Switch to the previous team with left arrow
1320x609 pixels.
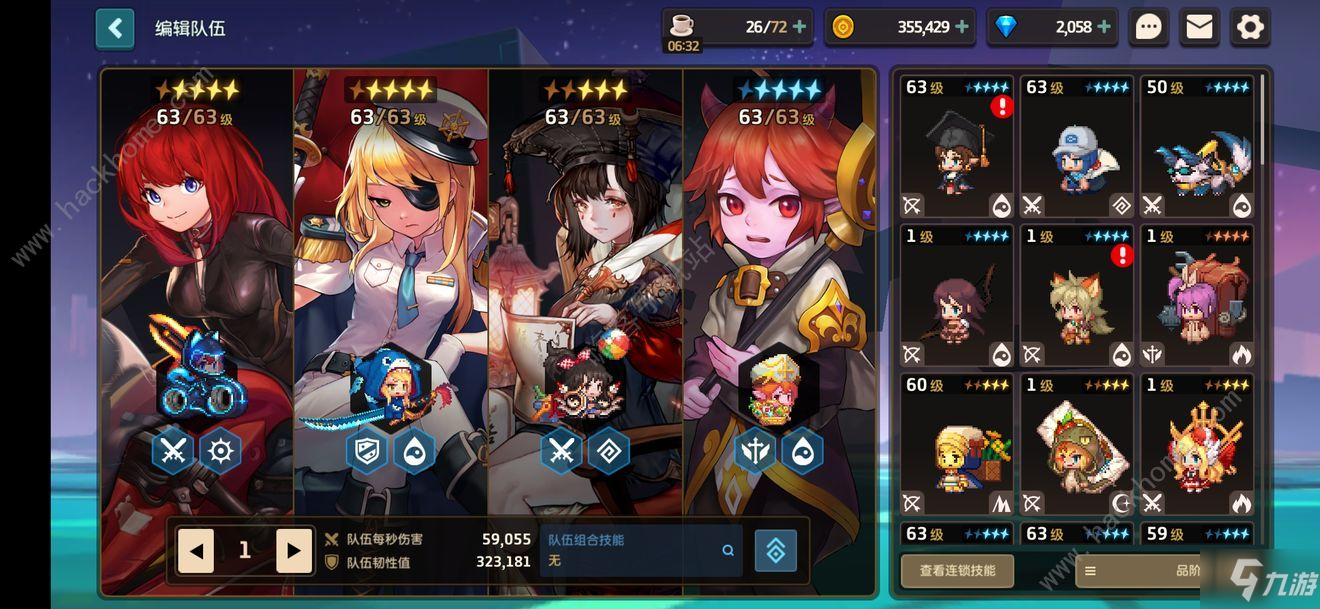pos(196,550)
